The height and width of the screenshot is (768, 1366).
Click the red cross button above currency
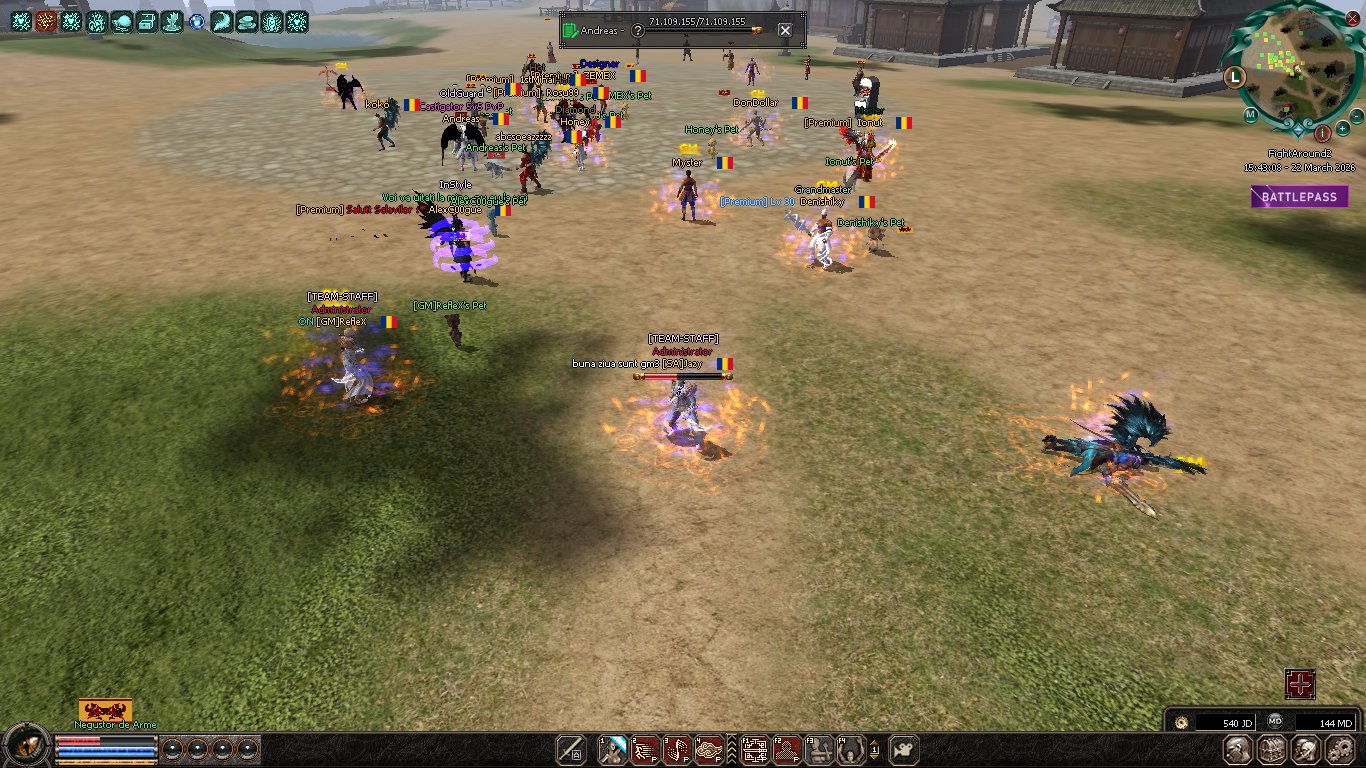click(1300, 684)
